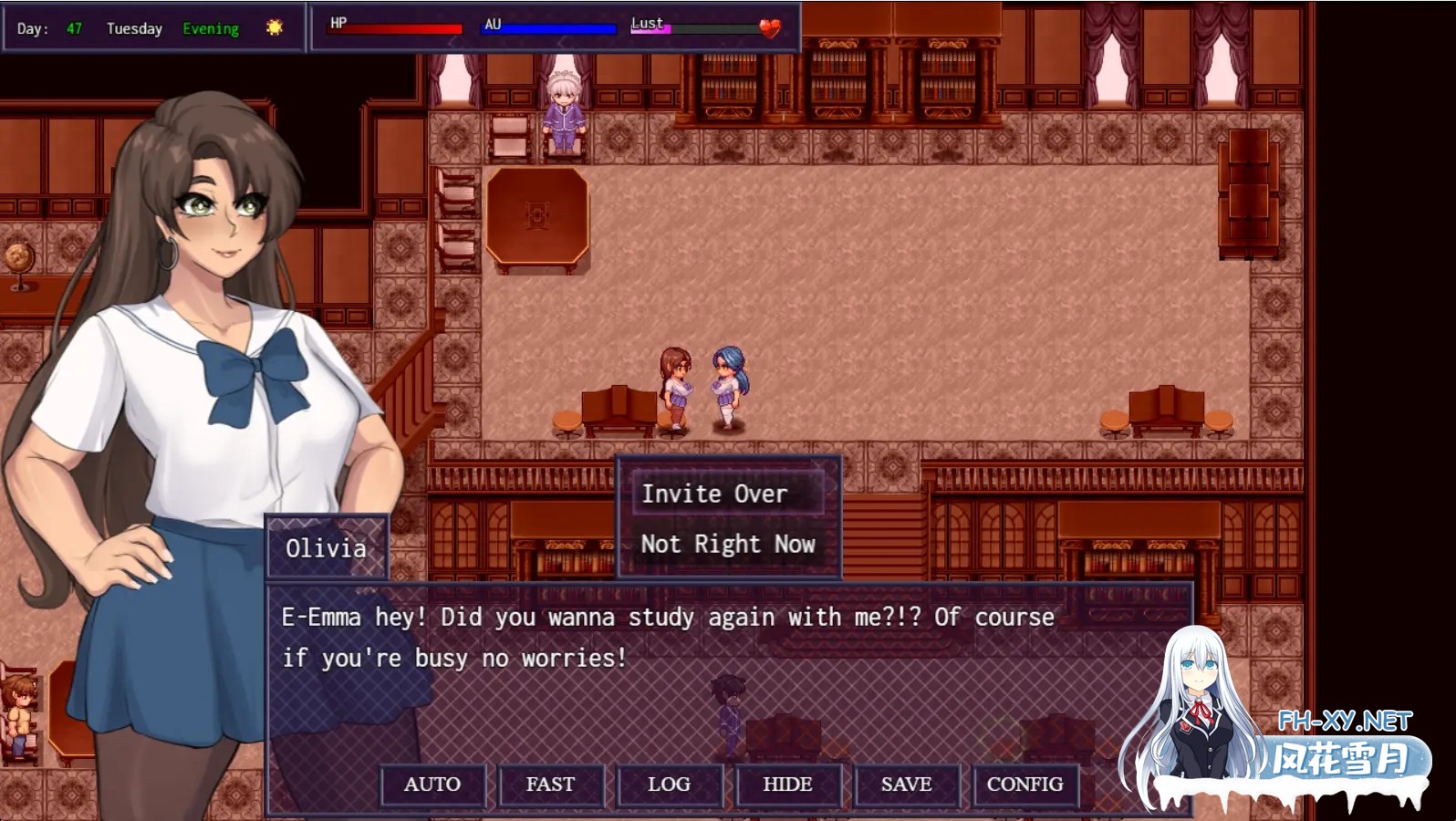Image resolution: width=1456 pixels, height=821 pixels.
Task: Select the Not Right Now reply
Action: [727, 544]
